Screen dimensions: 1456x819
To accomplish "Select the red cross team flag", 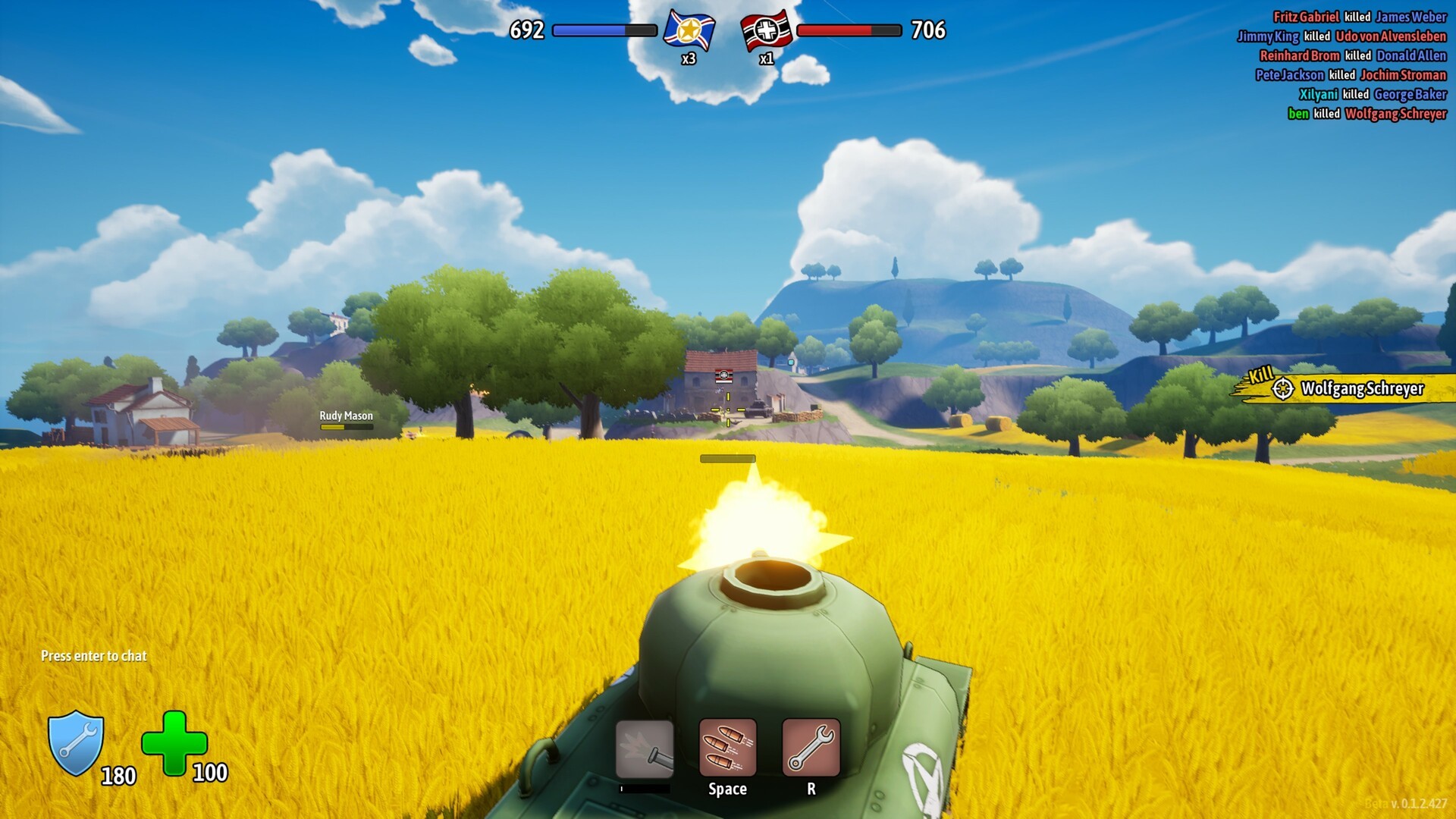I will click(767, 30).
